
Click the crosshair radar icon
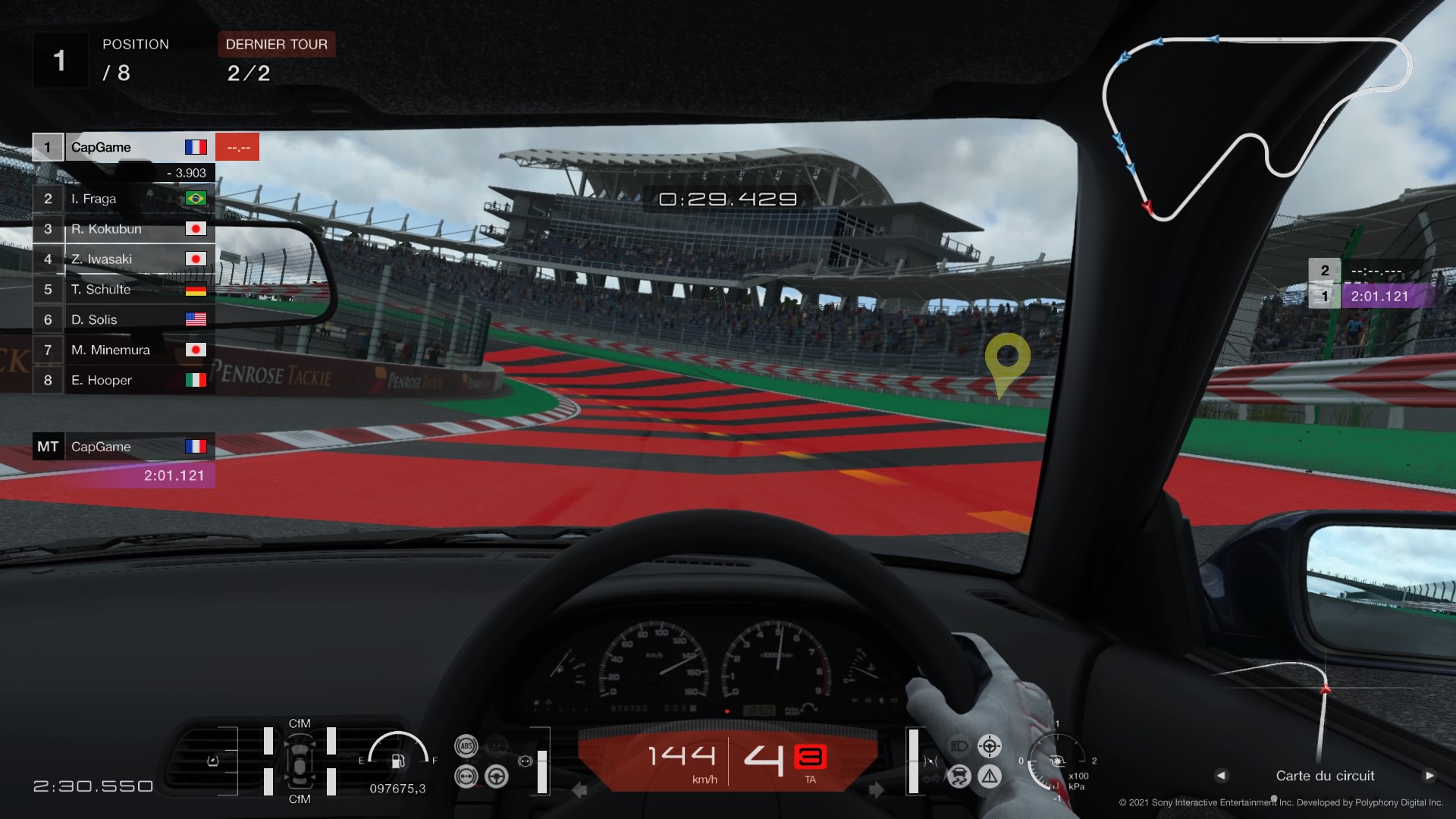[990, 746]
